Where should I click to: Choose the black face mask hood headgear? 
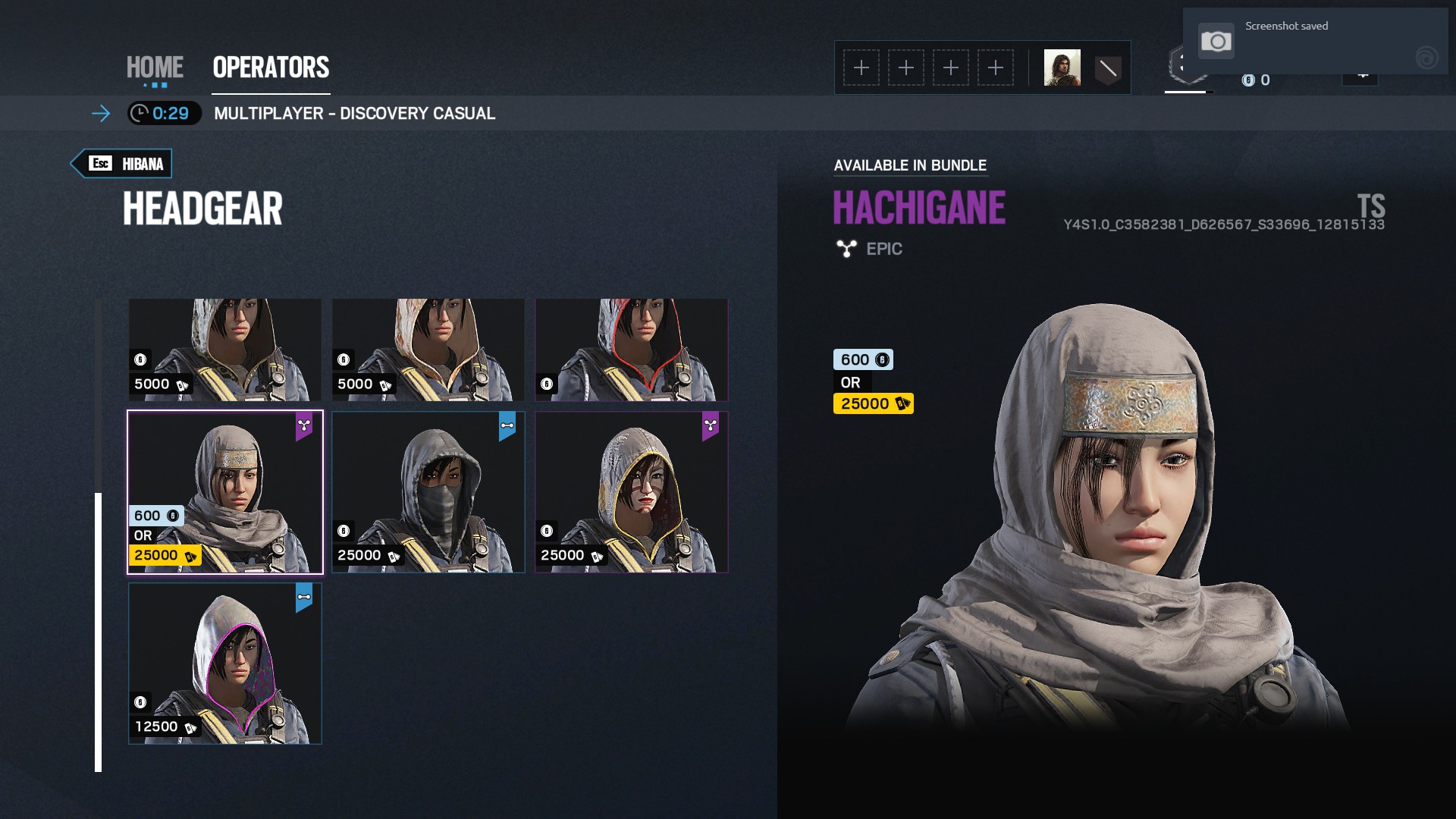click(x=428, y=492)
